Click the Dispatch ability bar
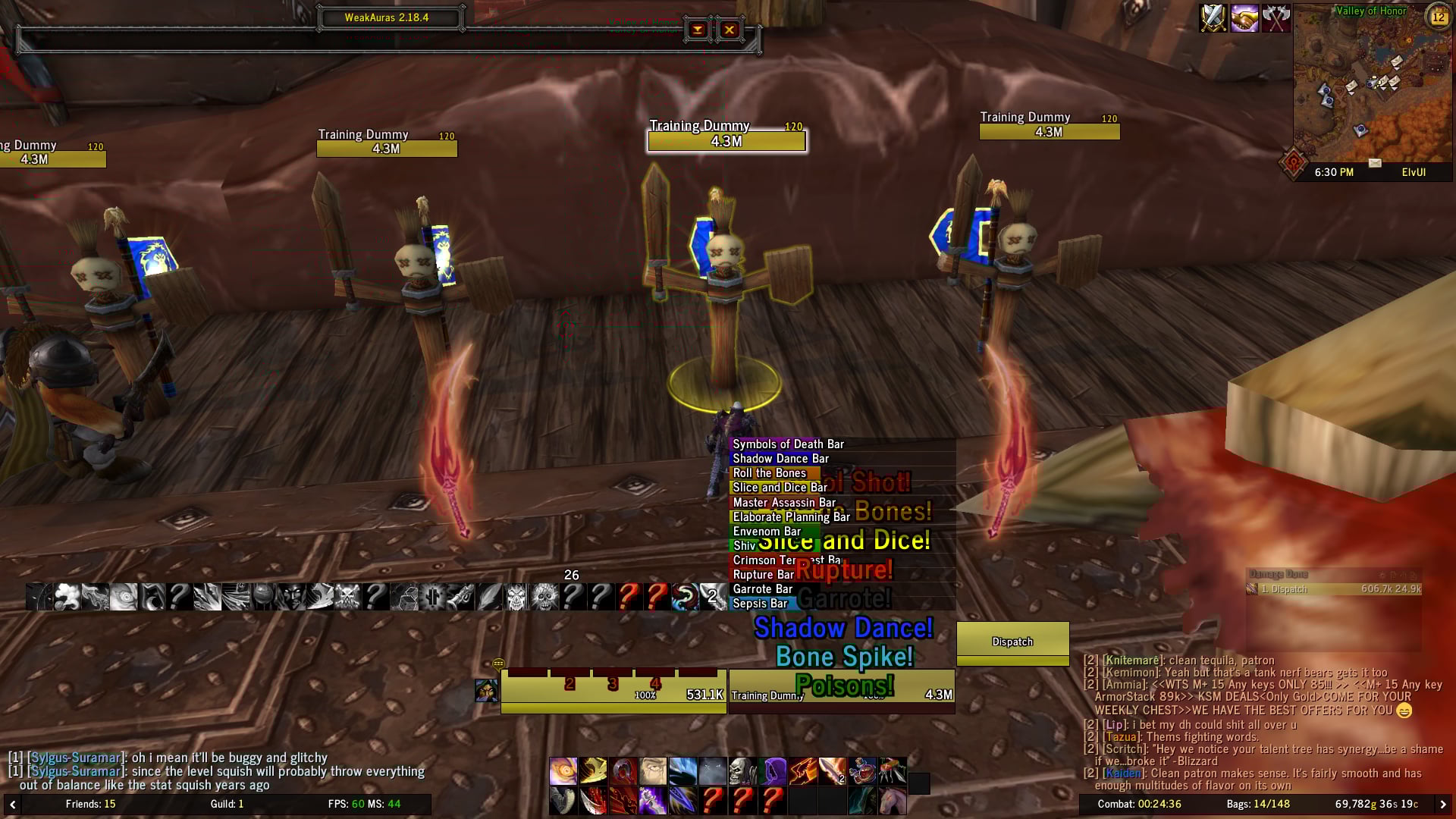 pyautogui.click(x=1012, y=642)
